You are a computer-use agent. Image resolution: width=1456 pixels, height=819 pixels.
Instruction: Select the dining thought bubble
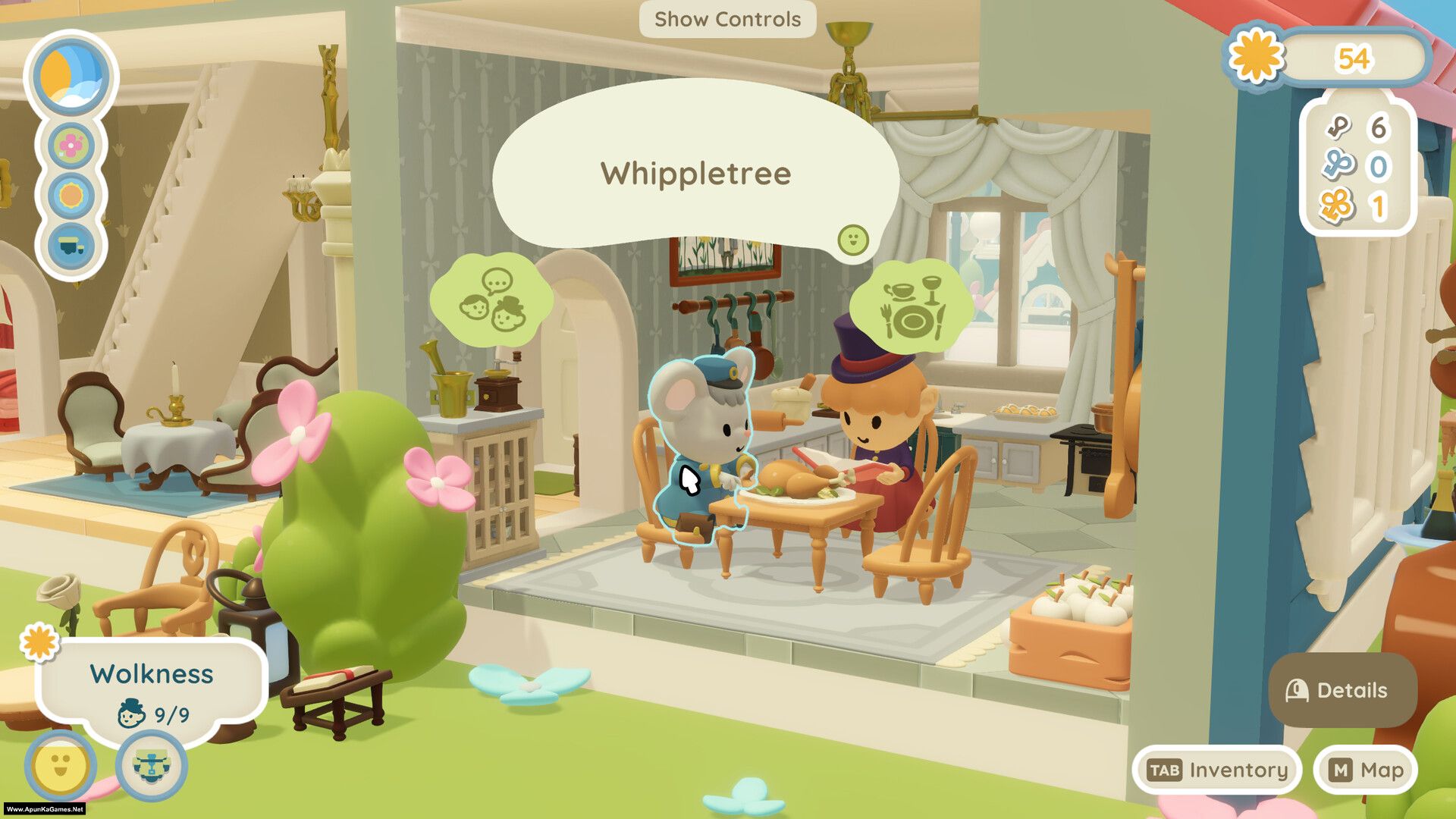(x=911, y=304)
